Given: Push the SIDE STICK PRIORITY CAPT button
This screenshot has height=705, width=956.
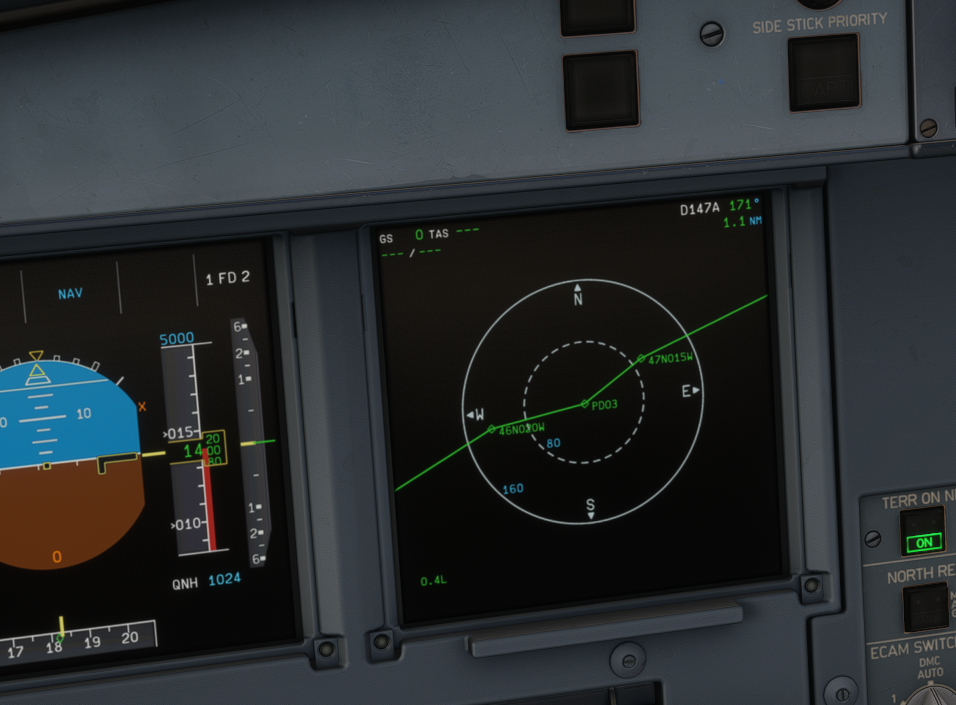Looking at the screenshot, I should pyautogui.click(x=824, y=73).
